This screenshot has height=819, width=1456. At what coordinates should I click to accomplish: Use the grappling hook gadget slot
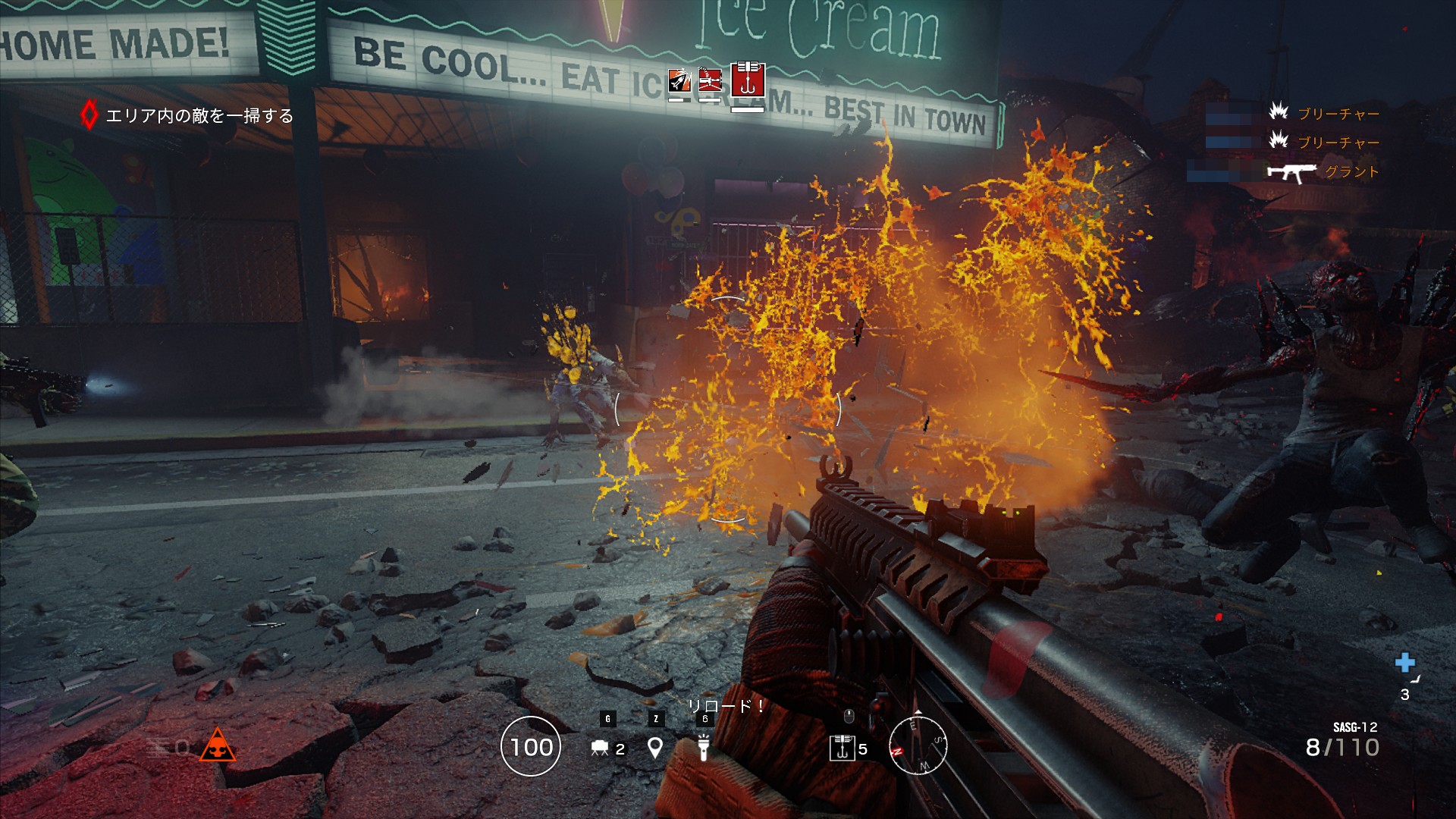[x=843, y=748]
